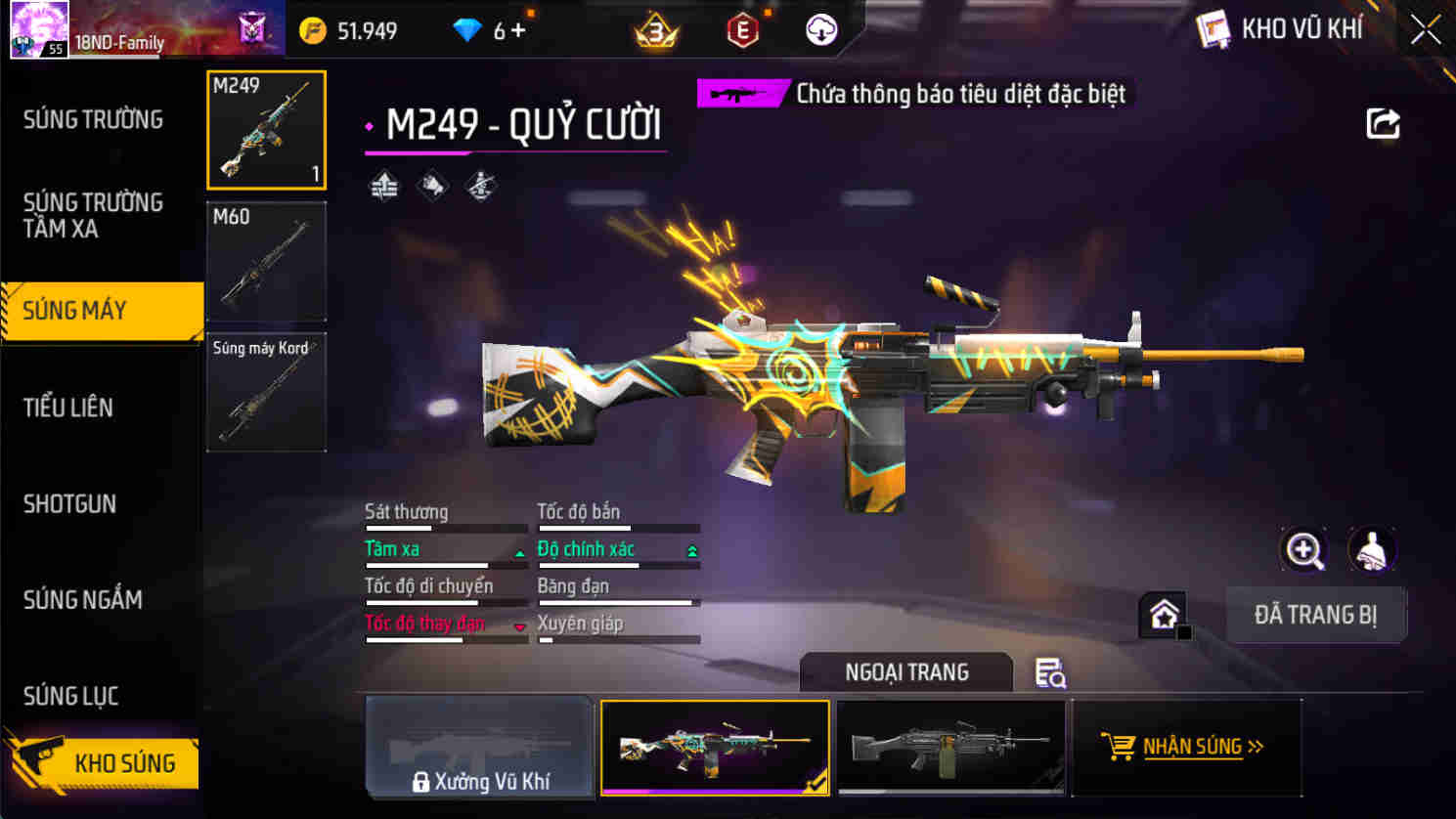This screenshot has height=819, width=1456.
Task: Open the gold rank badge 3 icon
Action: tap(657, 29)
